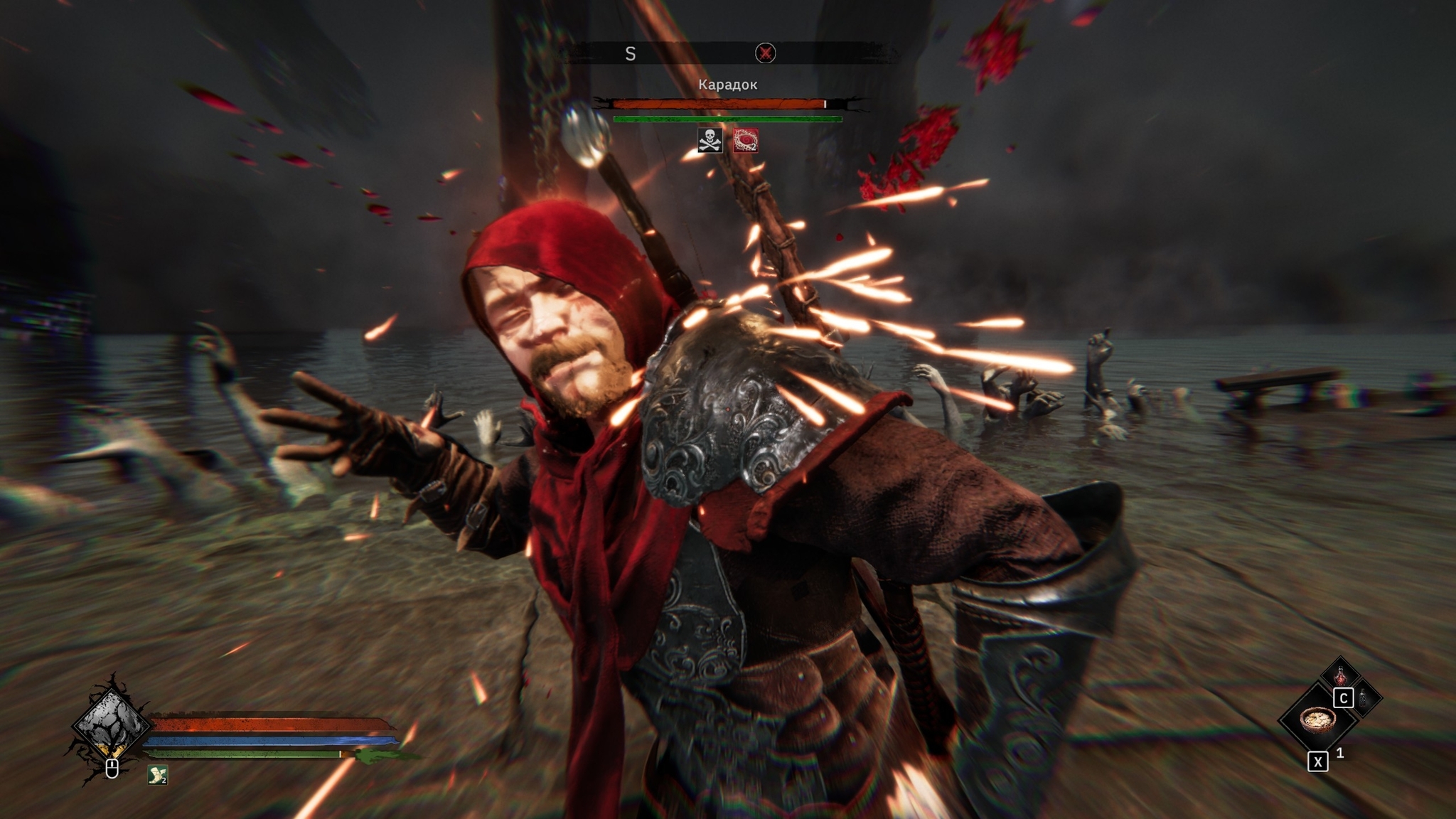Inspect the skull and crossbones status icon
The width and height of the screenshot is (1456, 819).
pyautogui.click(x=710, y=140)
